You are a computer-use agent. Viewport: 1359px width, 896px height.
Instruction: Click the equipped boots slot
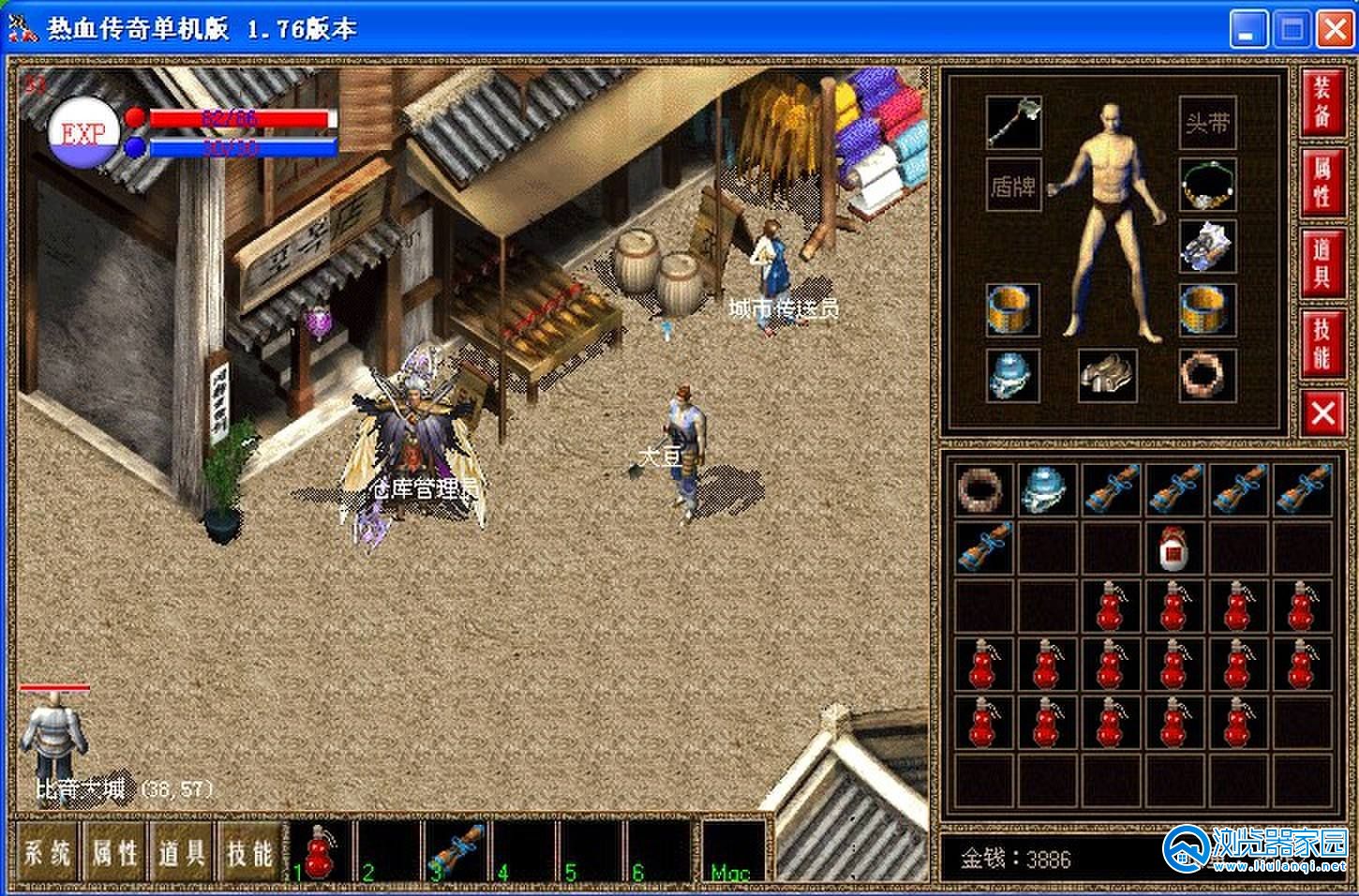[x=1107, y=375]
